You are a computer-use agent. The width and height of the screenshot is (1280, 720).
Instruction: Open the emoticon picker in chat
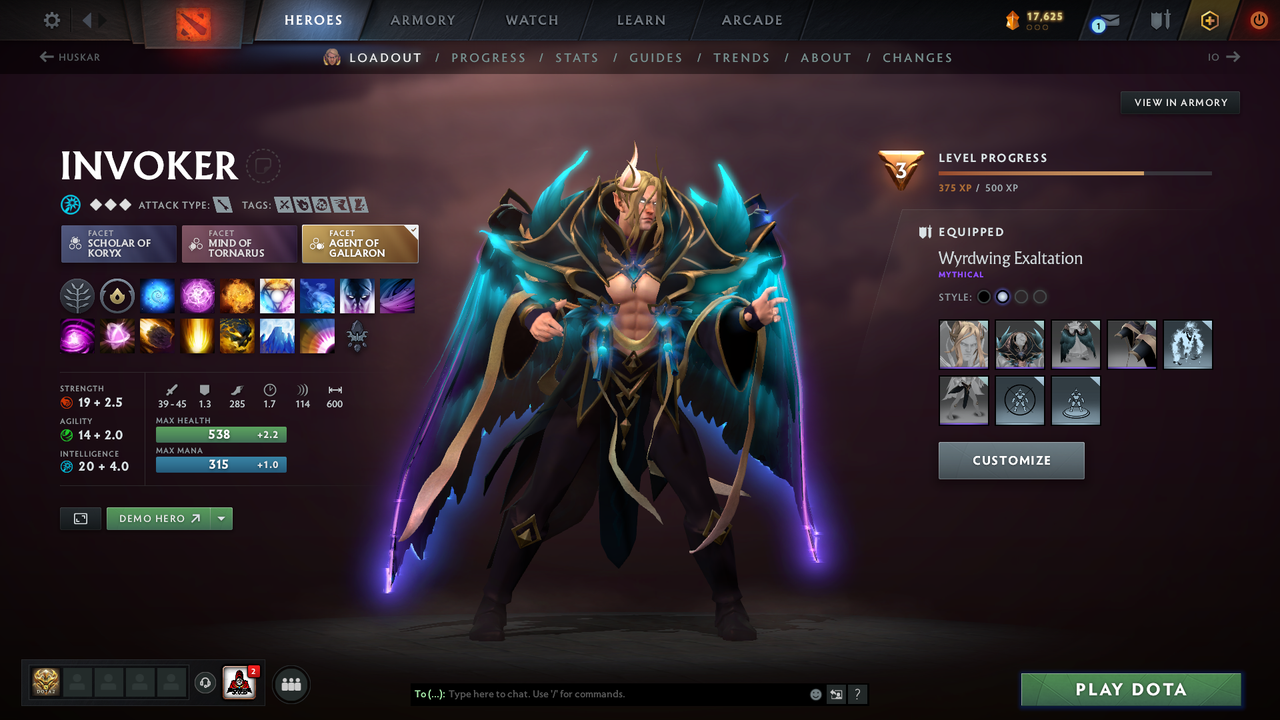pyautogui.click(x=815, y=693)
